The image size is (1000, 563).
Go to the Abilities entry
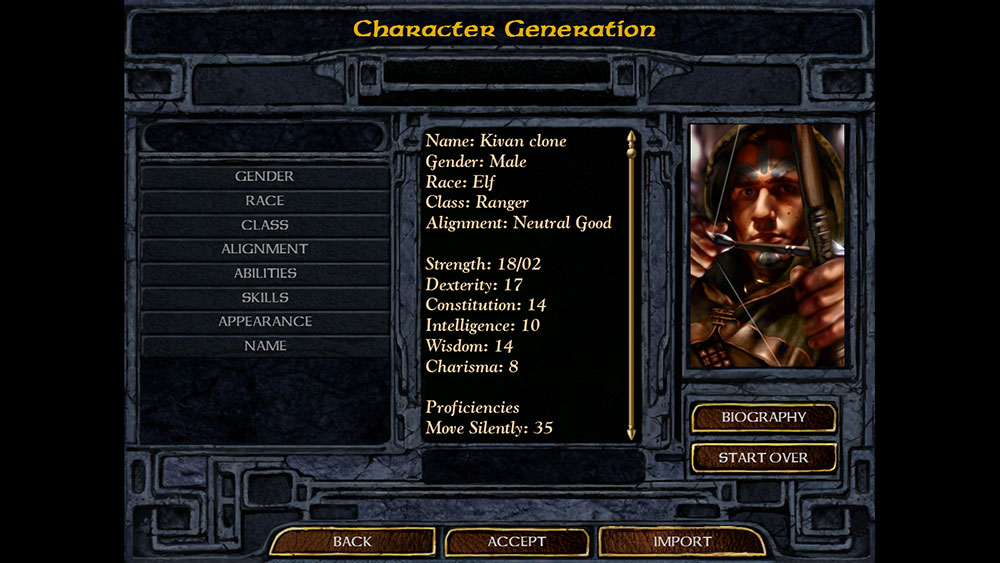264,273
